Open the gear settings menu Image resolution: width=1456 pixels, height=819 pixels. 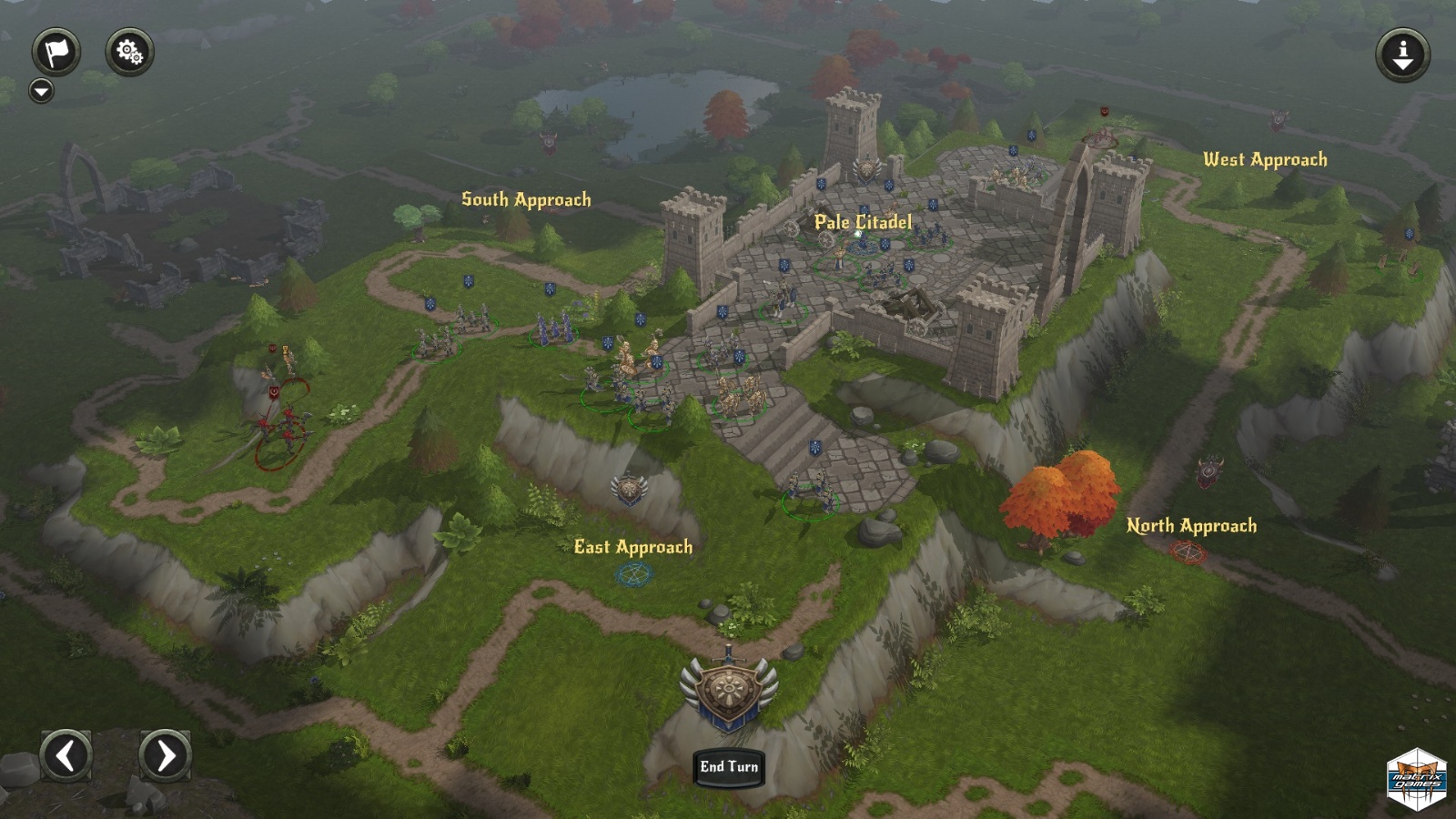tap(129, 52)
